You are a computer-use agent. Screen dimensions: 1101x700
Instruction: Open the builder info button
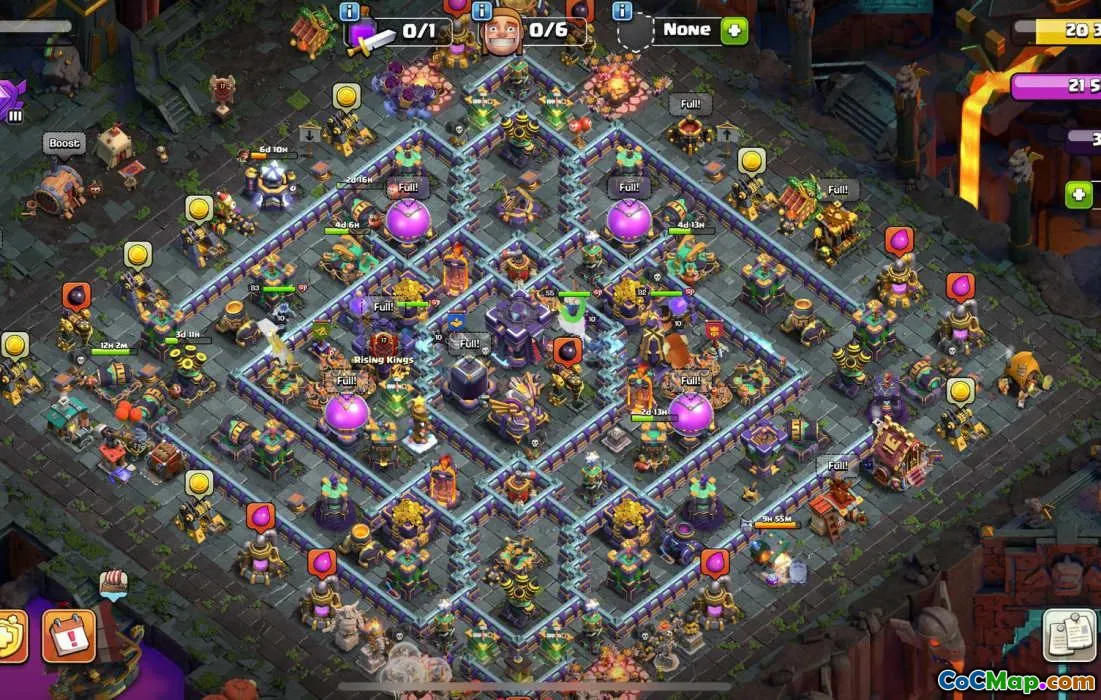[482, 11]
